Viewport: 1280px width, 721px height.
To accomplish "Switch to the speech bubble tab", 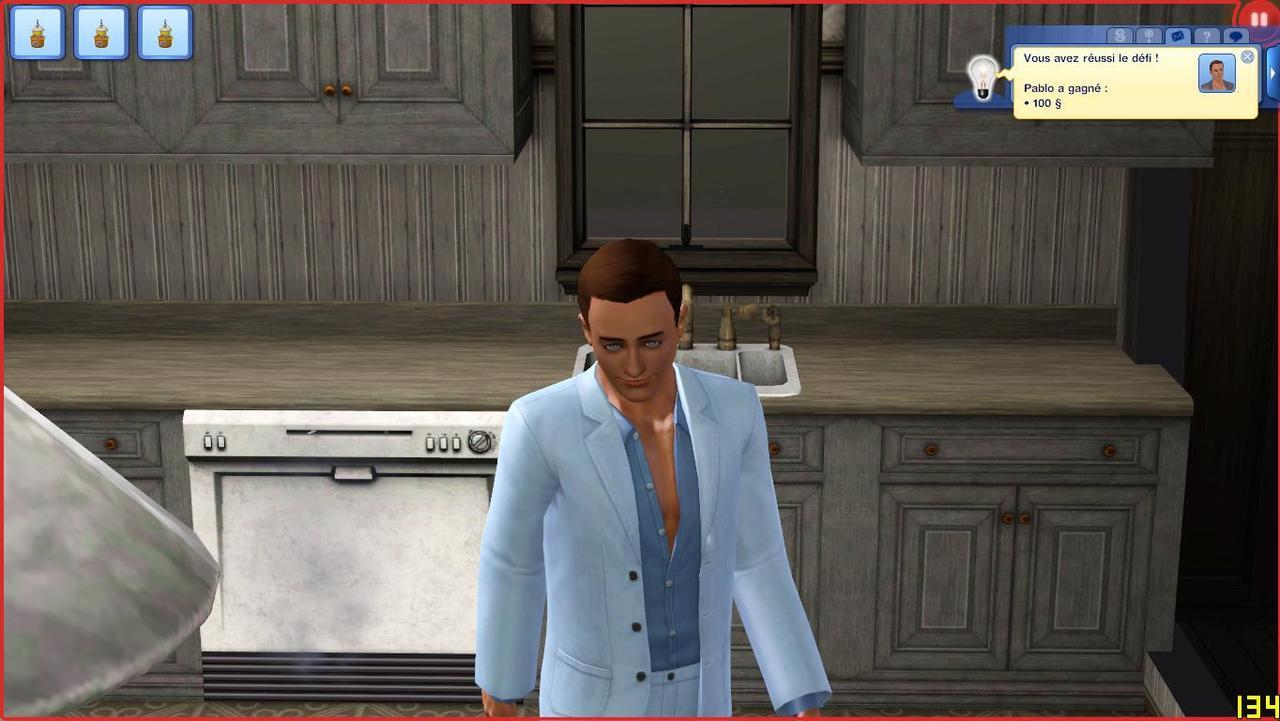I will (1236, 36).
